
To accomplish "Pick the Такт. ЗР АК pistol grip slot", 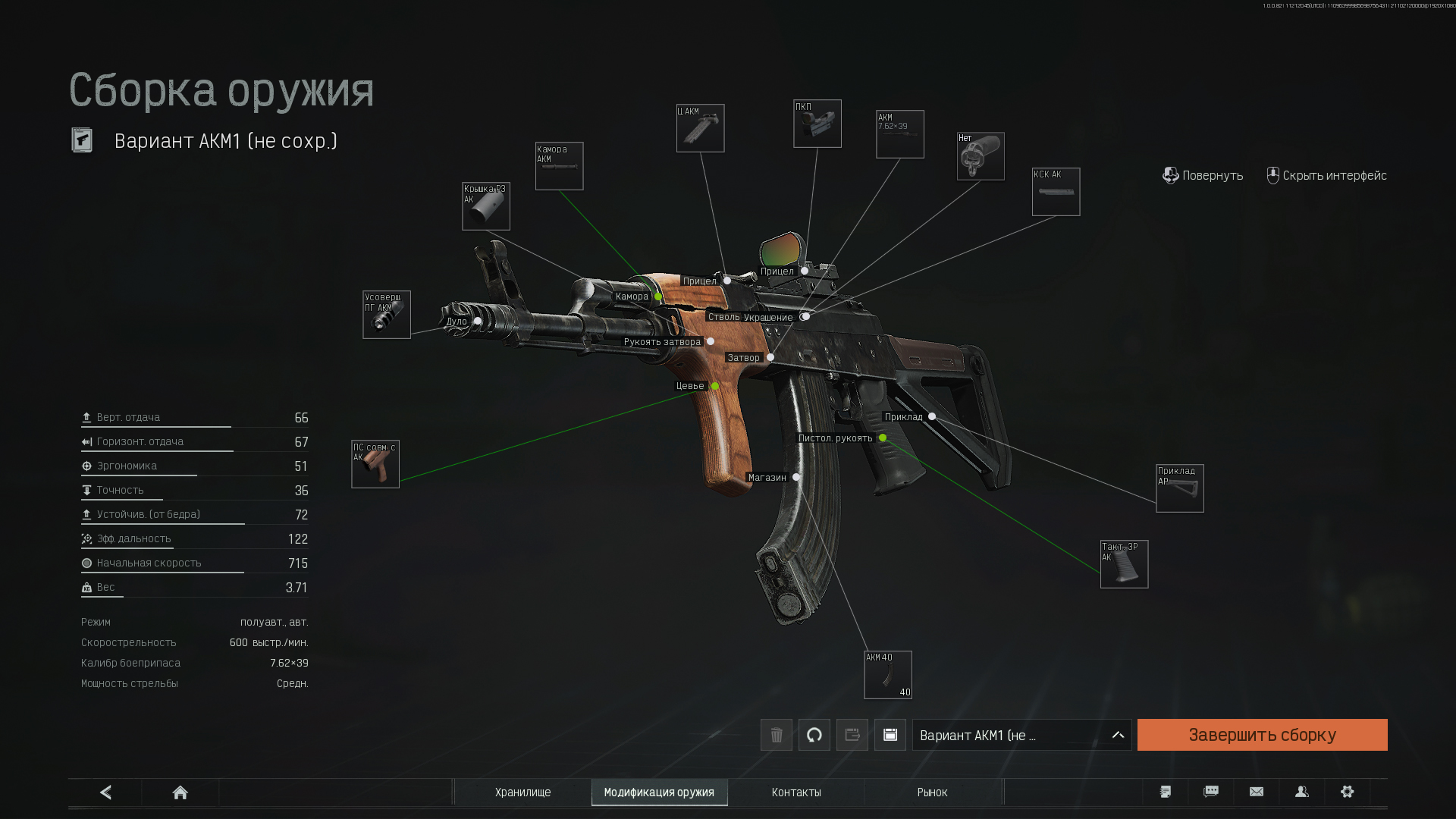I will (1124, 564).
